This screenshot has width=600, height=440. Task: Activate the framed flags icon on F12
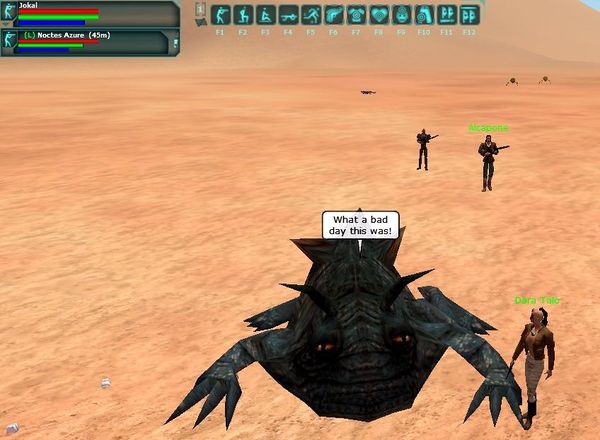point(469,15)
